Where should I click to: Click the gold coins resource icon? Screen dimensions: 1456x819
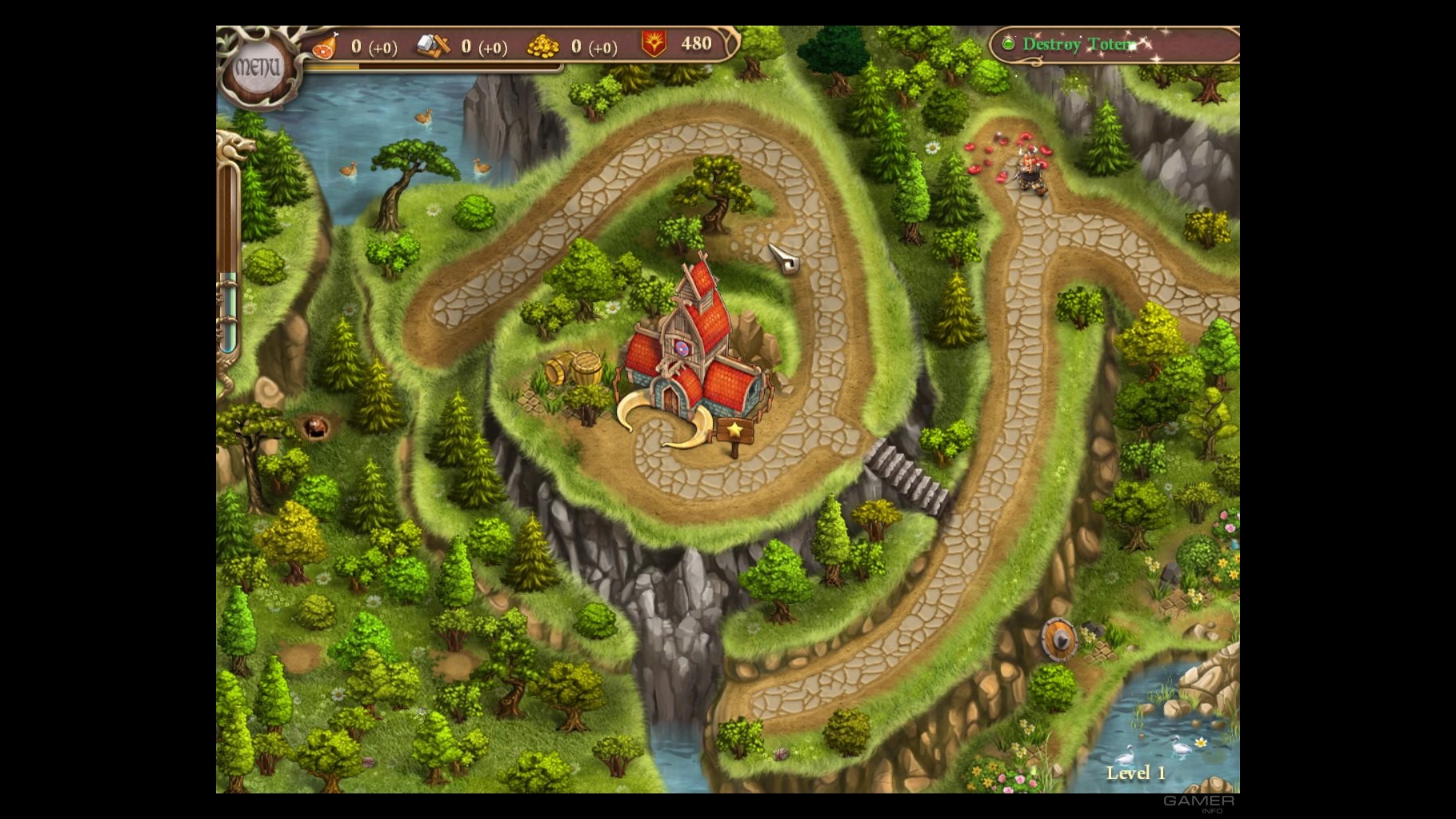pyautogui.click(x=543, y=46)
